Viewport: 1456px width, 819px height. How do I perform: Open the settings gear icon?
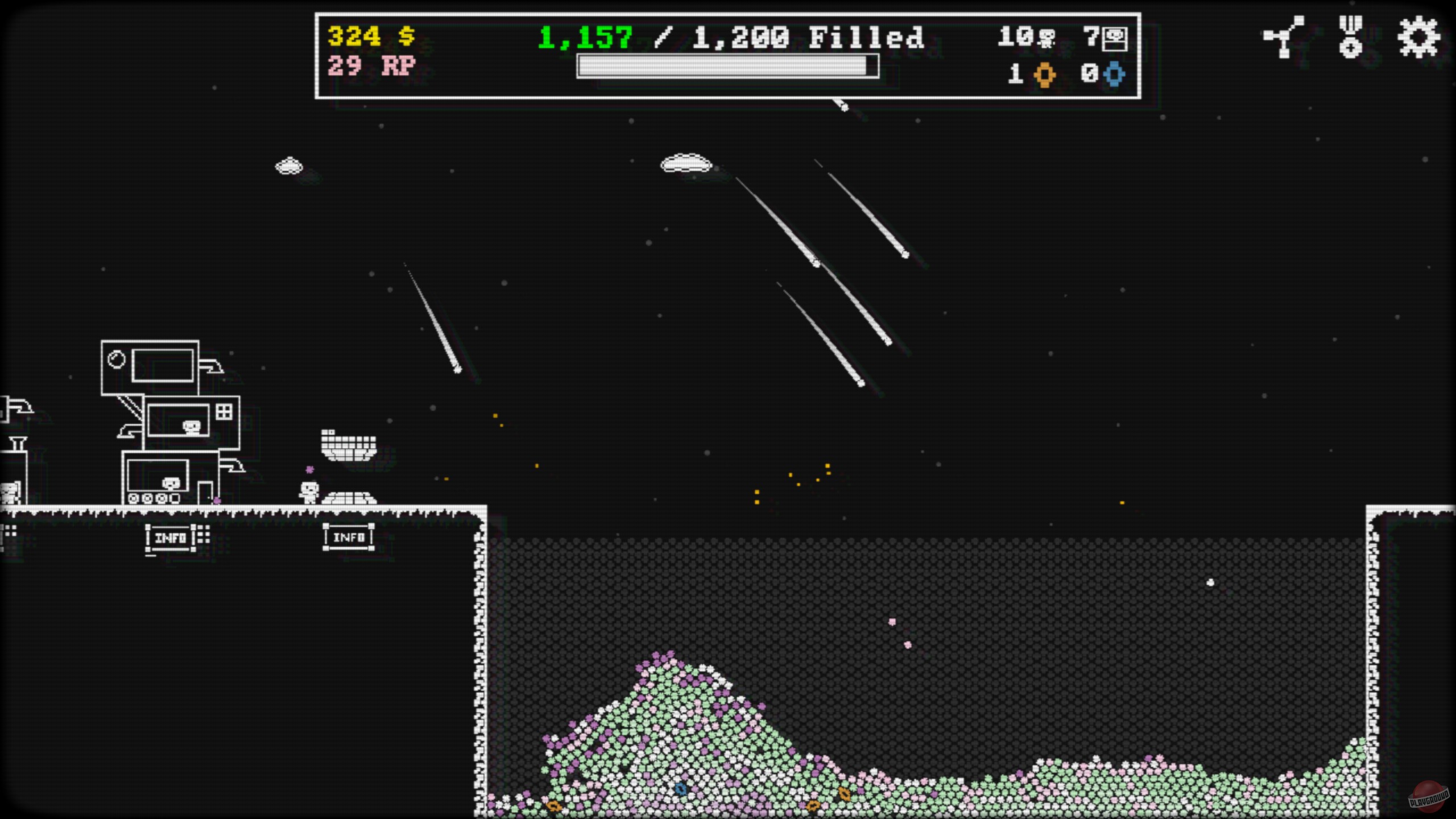1420,36
